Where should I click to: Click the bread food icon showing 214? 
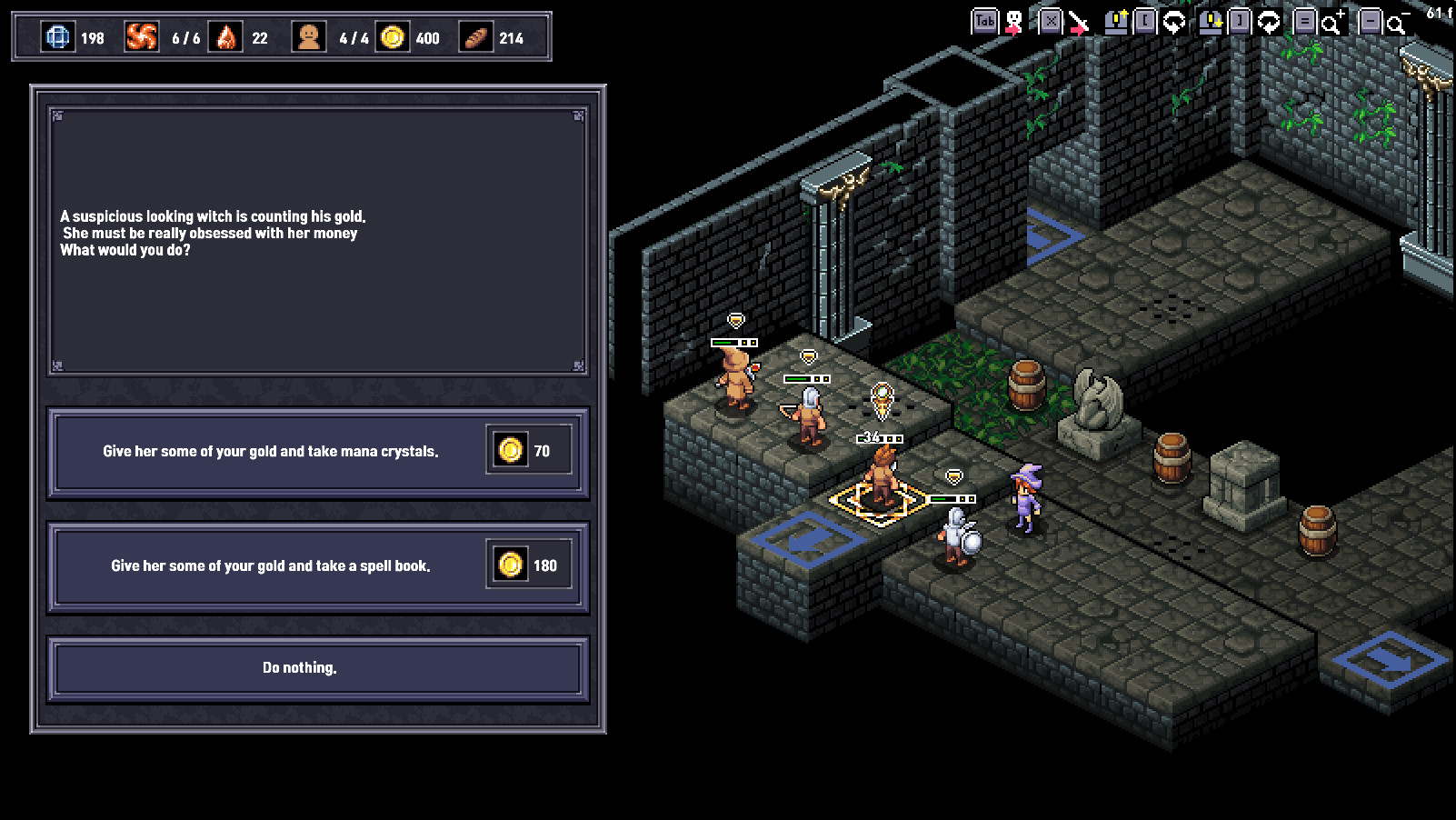(x=475, y=38)
